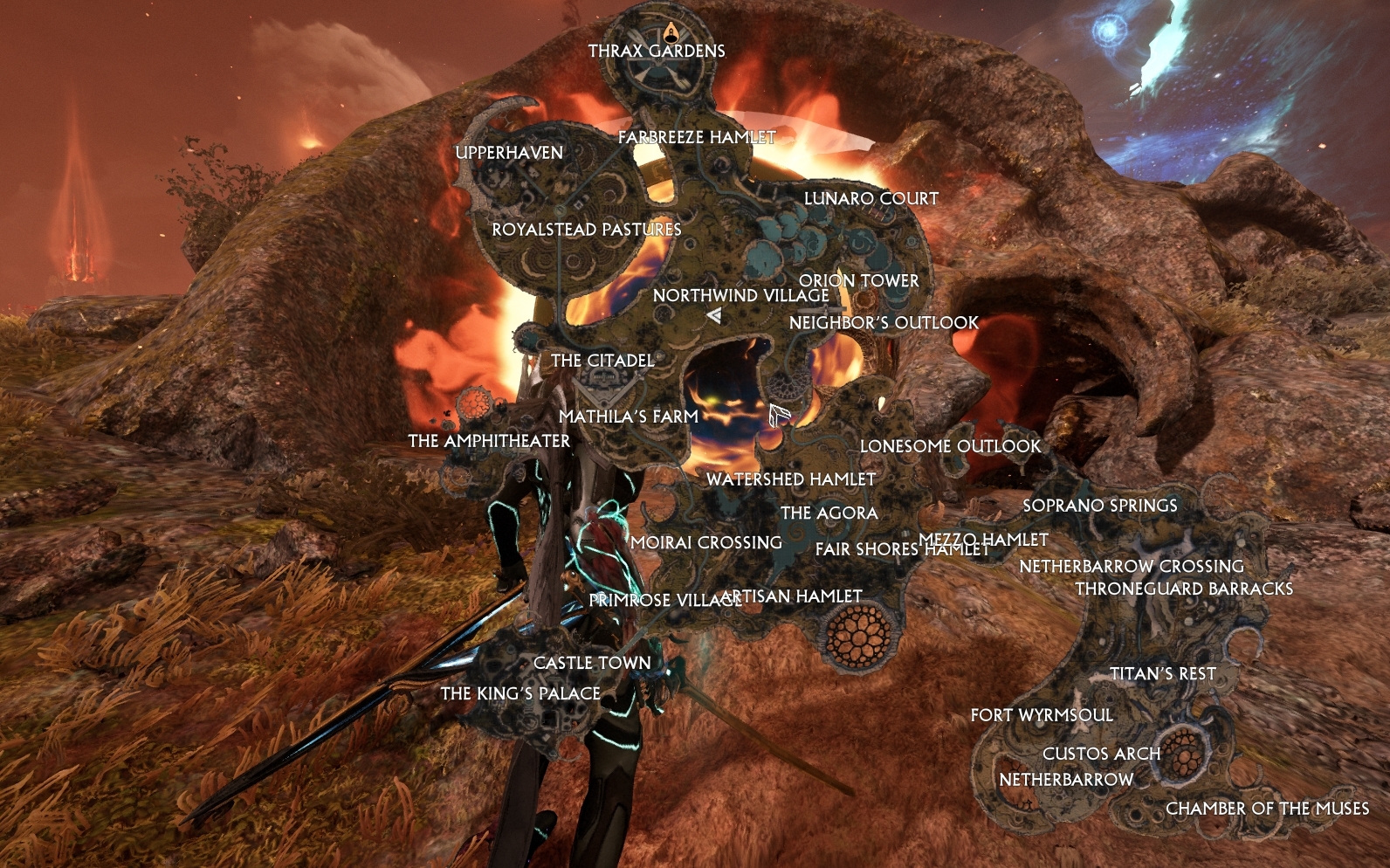Screen dimensions: 1390x868
Task: Select Soprano Springs on the map
Action: (x=1100, y=505)
